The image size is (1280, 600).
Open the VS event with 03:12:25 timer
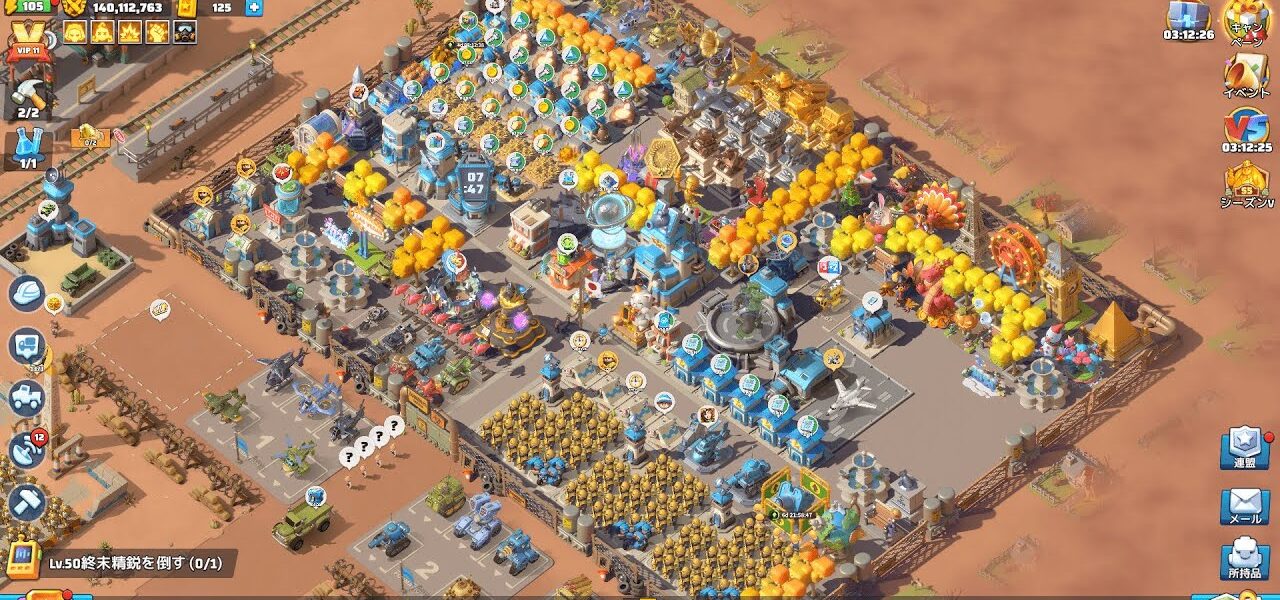coord(1245,130)
